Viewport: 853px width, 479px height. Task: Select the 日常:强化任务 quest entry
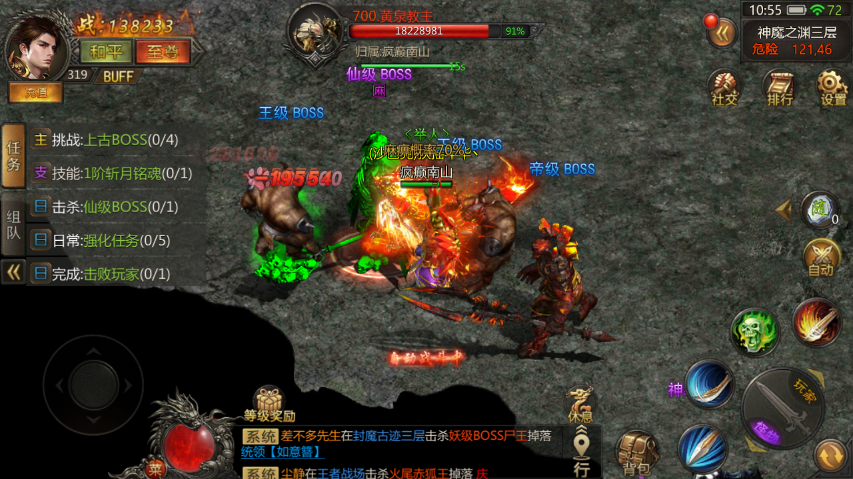tap(101, 240)
